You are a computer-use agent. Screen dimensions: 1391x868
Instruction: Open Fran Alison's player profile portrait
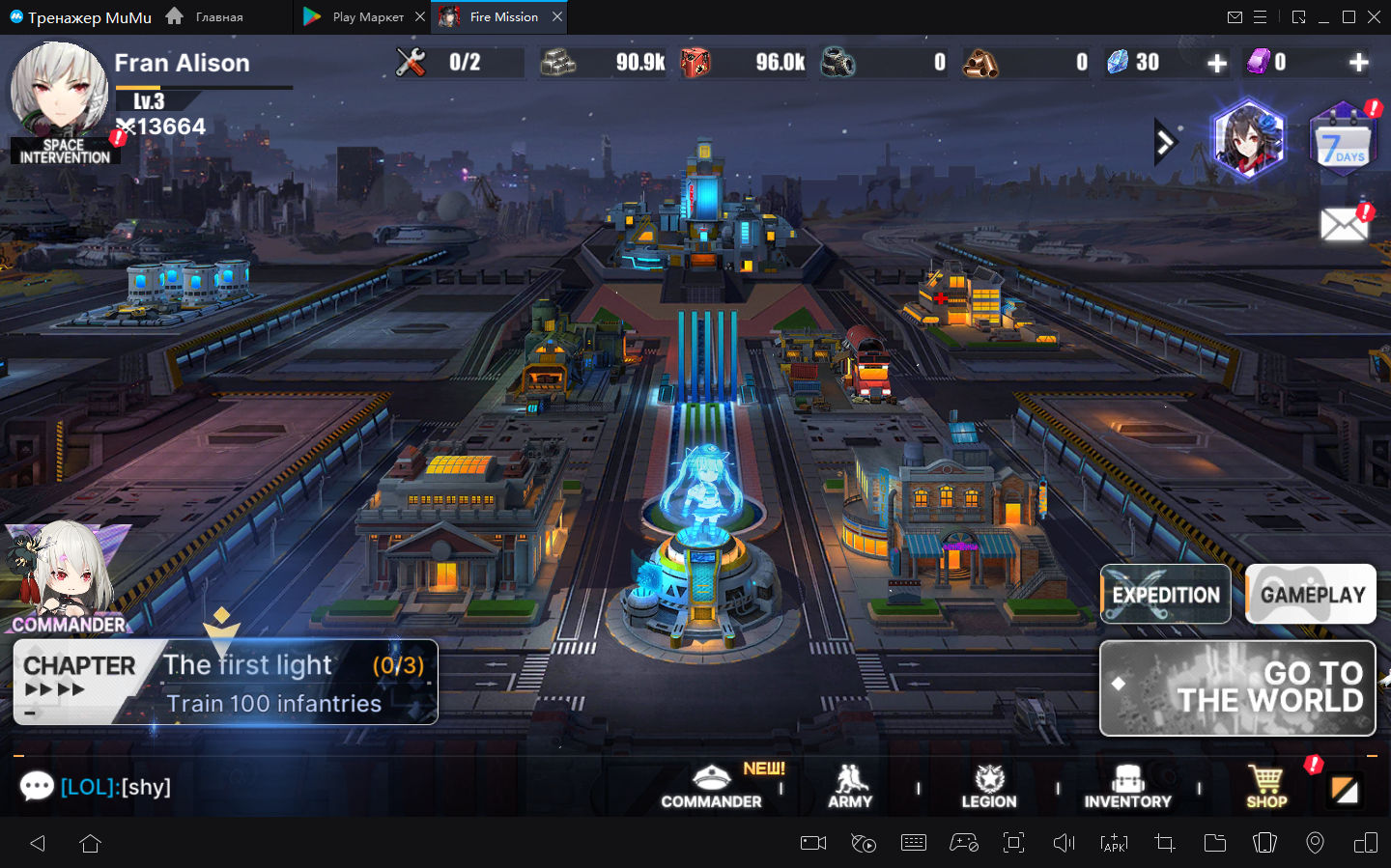coord(58,90)
